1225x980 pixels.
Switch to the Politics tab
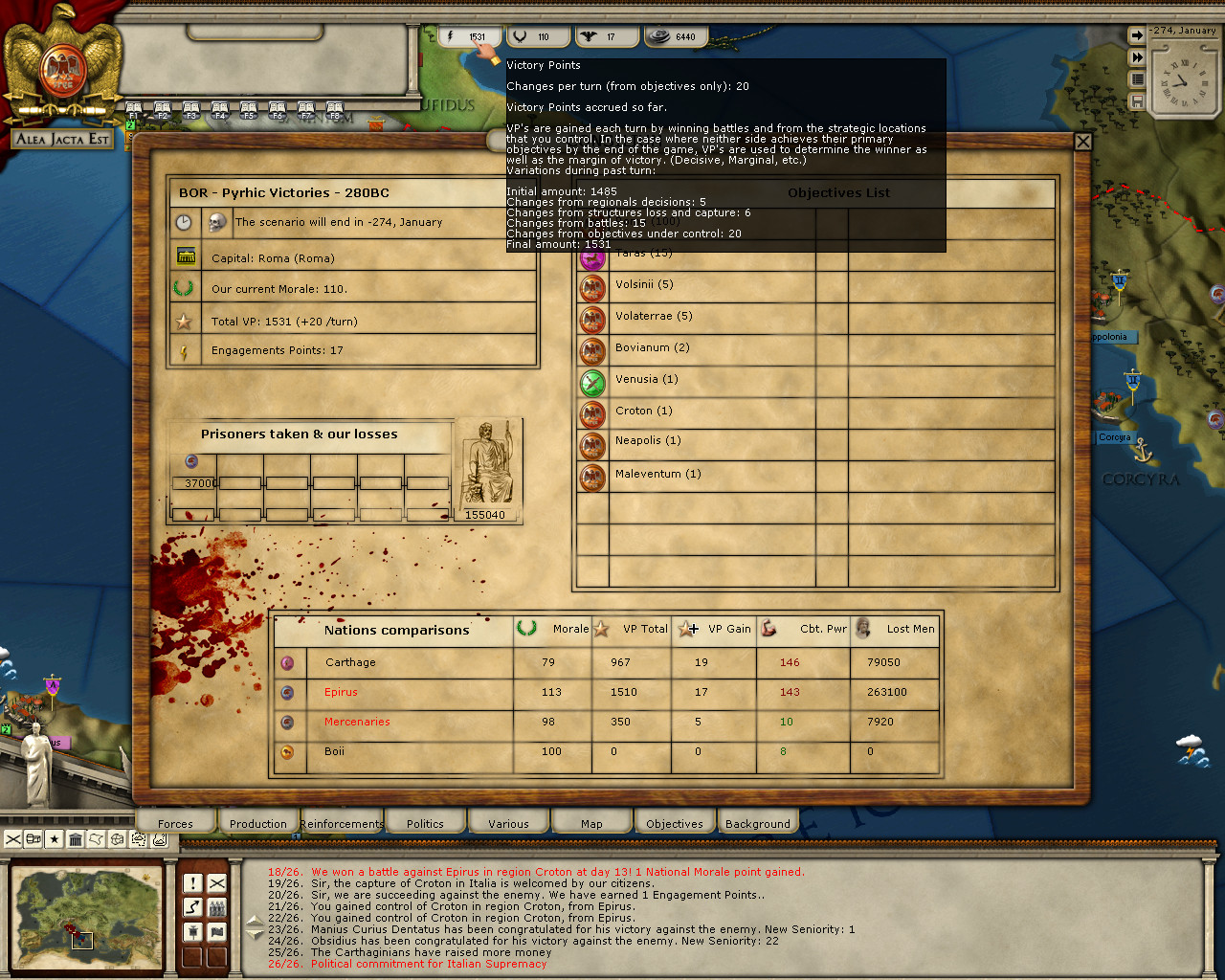[x=425, y=821]
